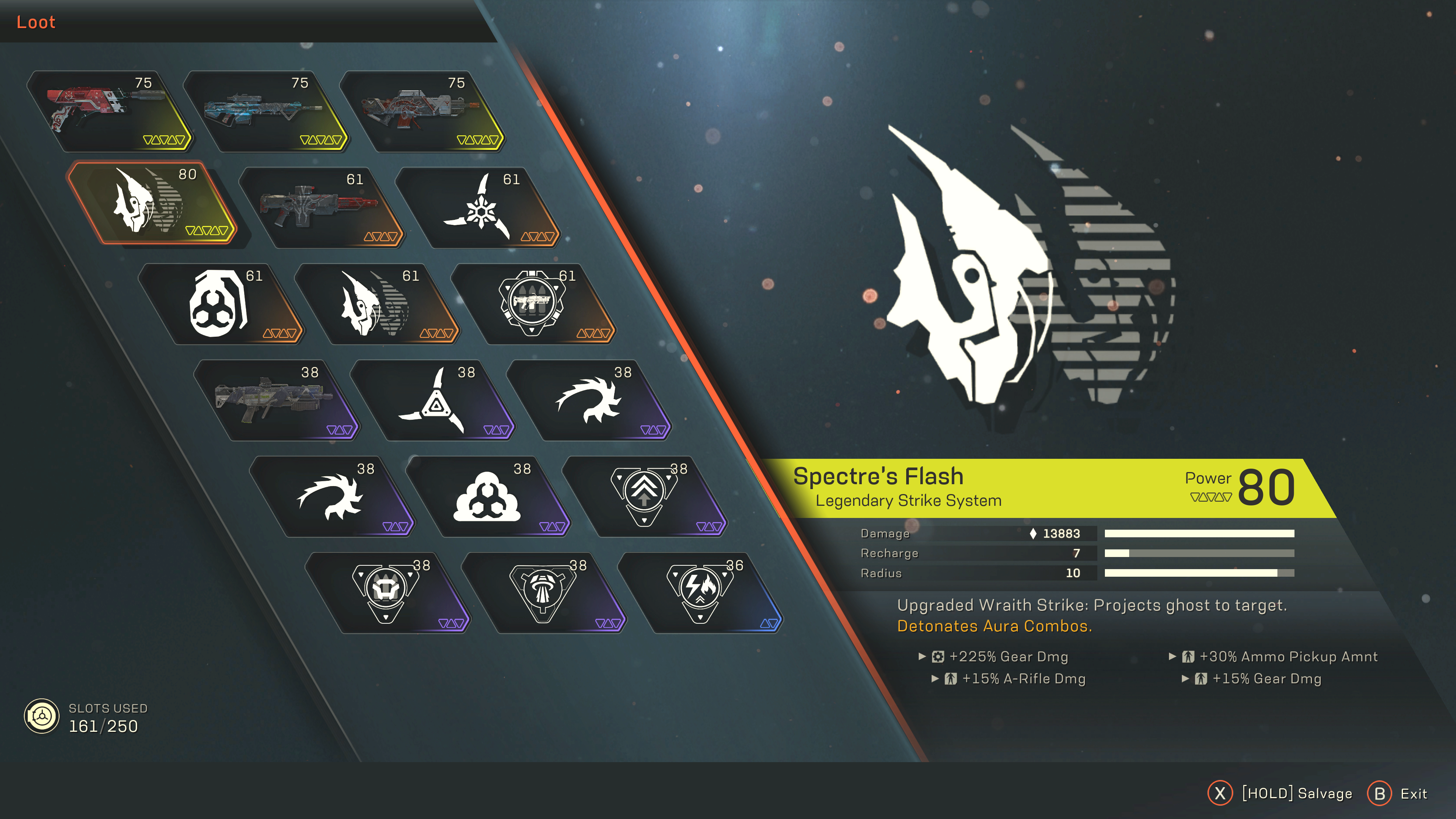
Task: Select the power 61 red rifle
Action: pos(319,207)
